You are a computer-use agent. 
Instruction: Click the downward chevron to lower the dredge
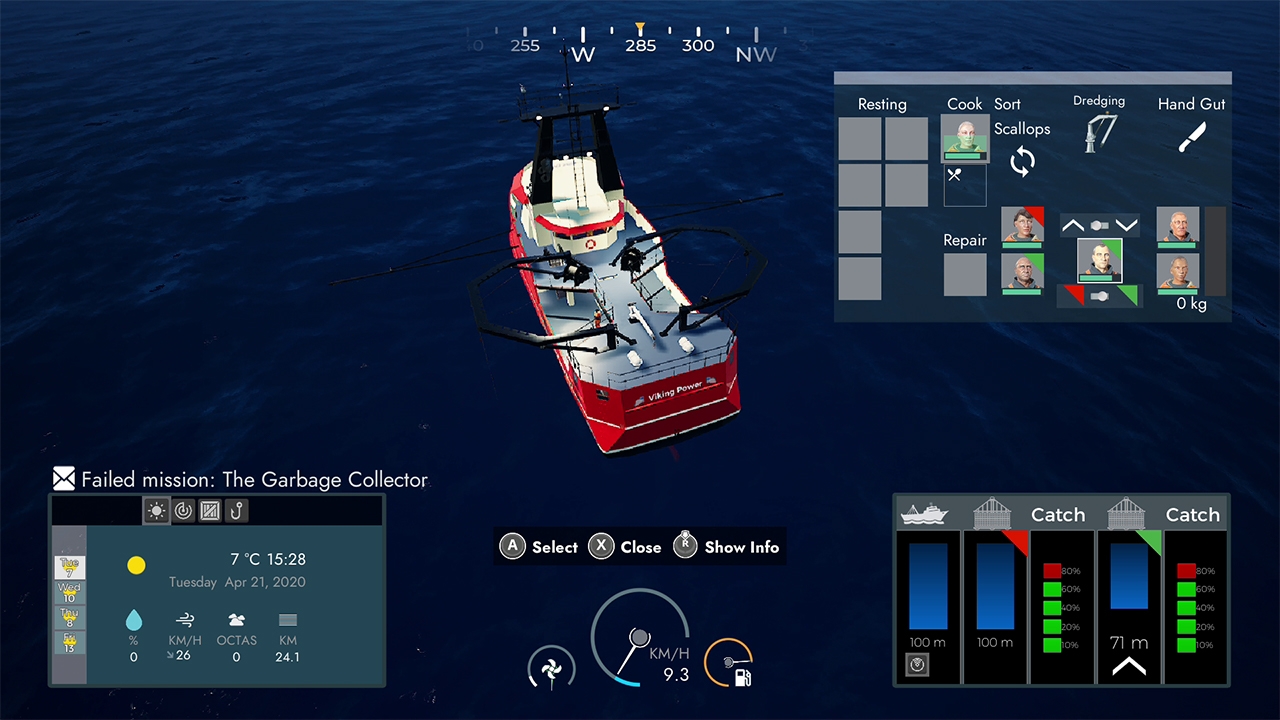click(1127, 225)
